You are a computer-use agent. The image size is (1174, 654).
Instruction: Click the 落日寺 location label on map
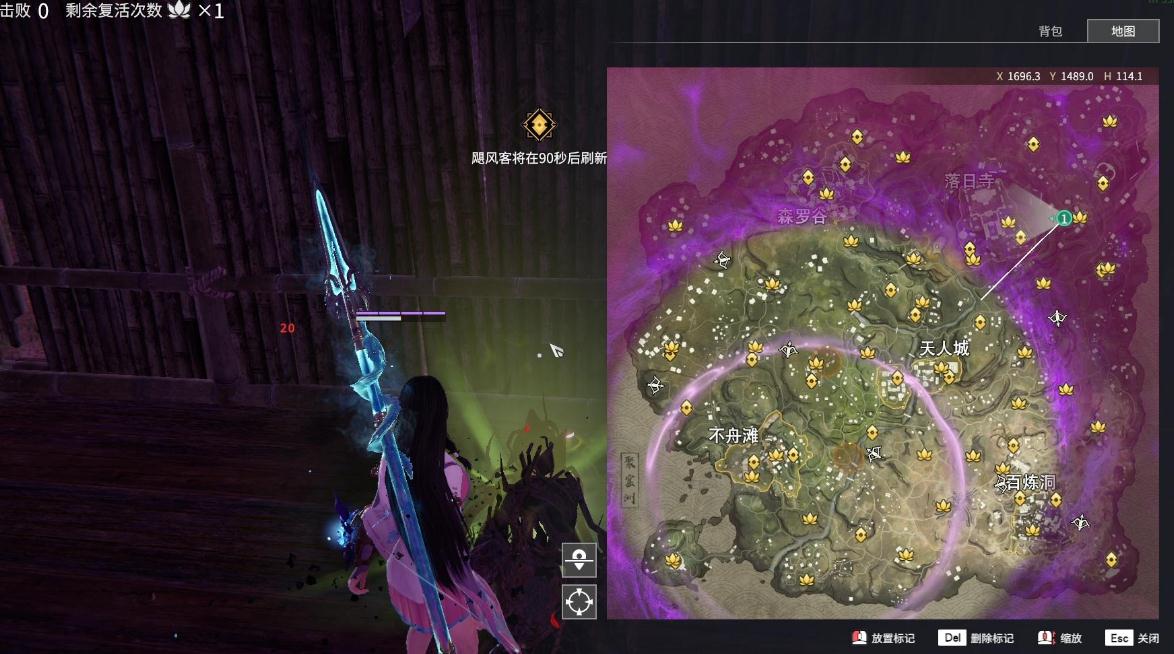pos(970,181)
